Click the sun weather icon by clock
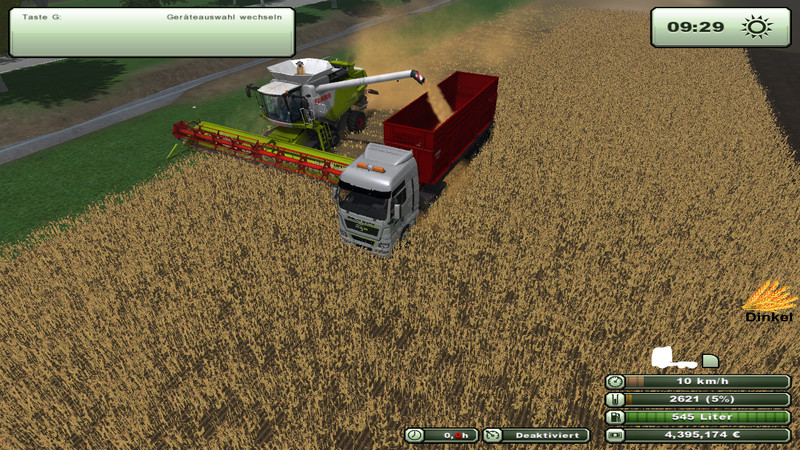 pos(755,27)
